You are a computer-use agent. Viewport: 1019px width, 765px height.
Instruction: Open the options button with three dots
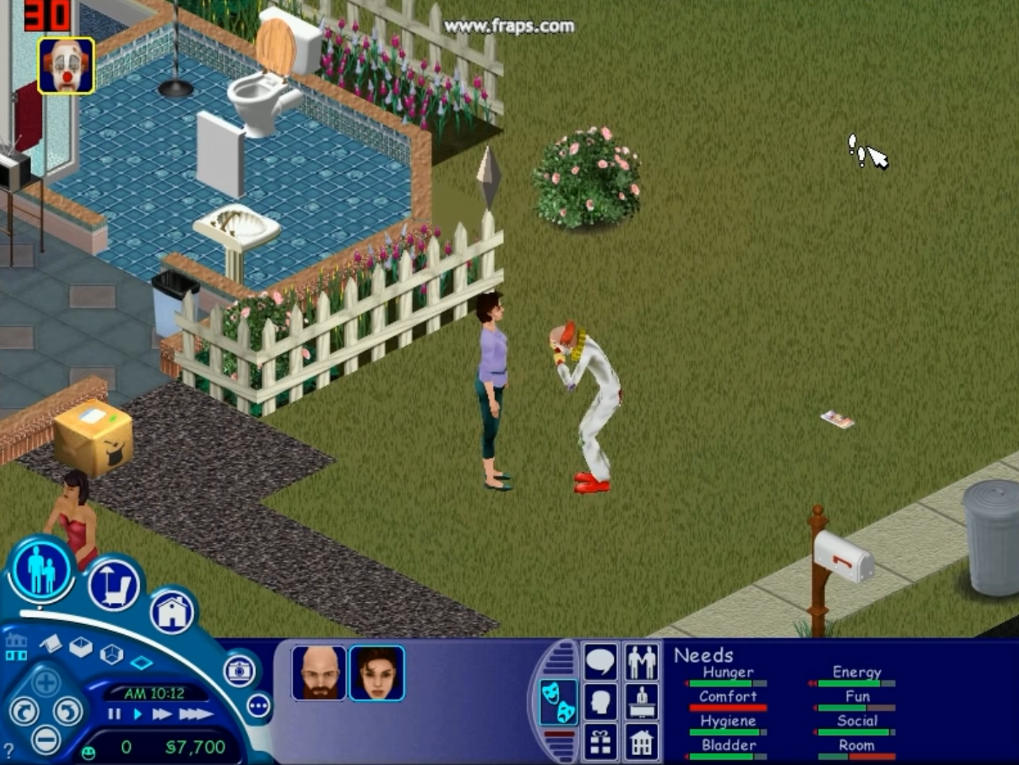click(258, 705)
